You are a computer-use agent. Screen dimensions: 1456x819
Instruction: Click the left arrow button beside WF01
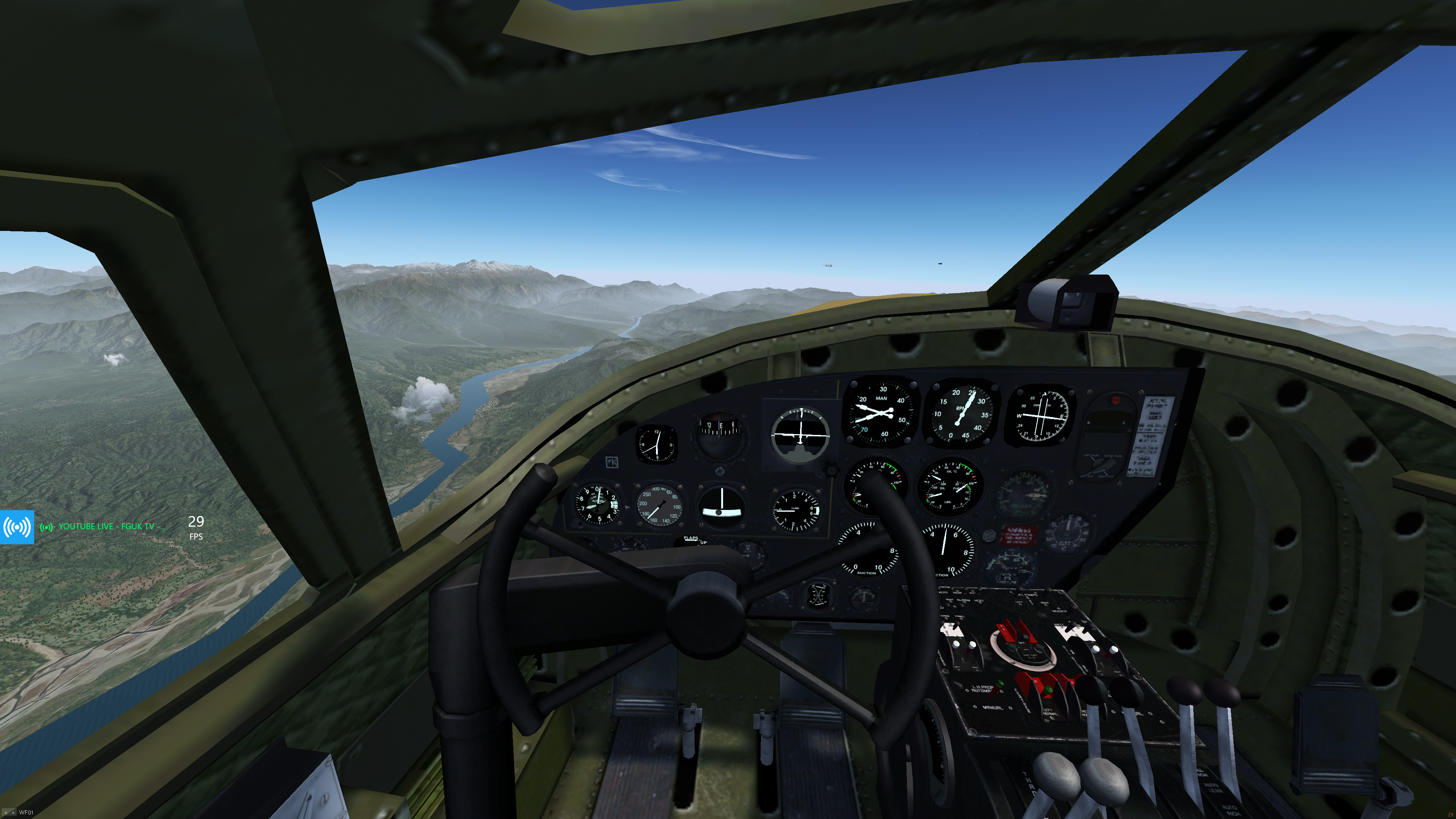pos(5,813)
